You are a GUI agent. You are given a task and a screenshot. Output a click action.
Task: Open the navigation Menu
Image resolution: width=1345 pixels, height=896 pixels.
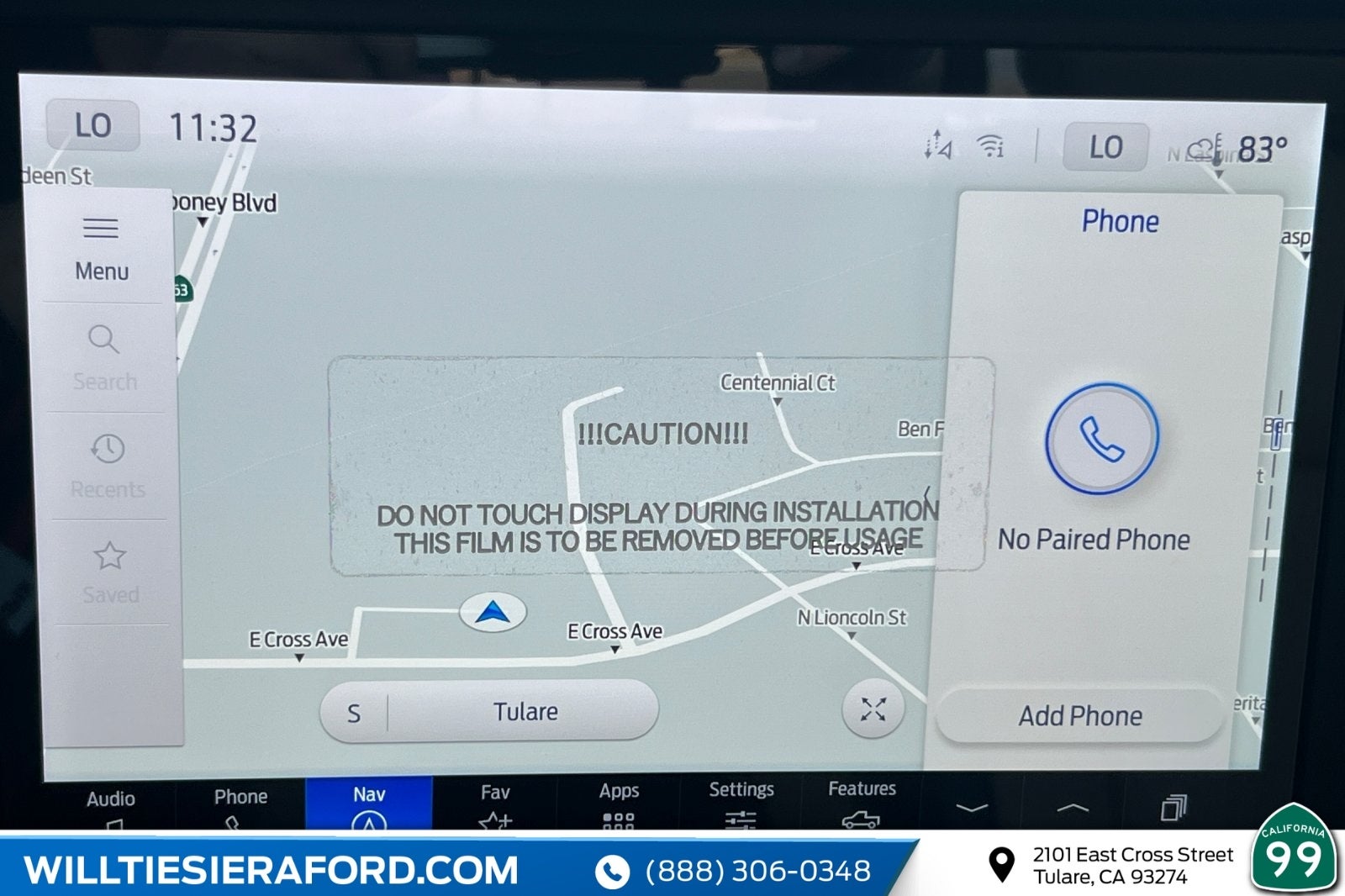click(x=101, y=248)
